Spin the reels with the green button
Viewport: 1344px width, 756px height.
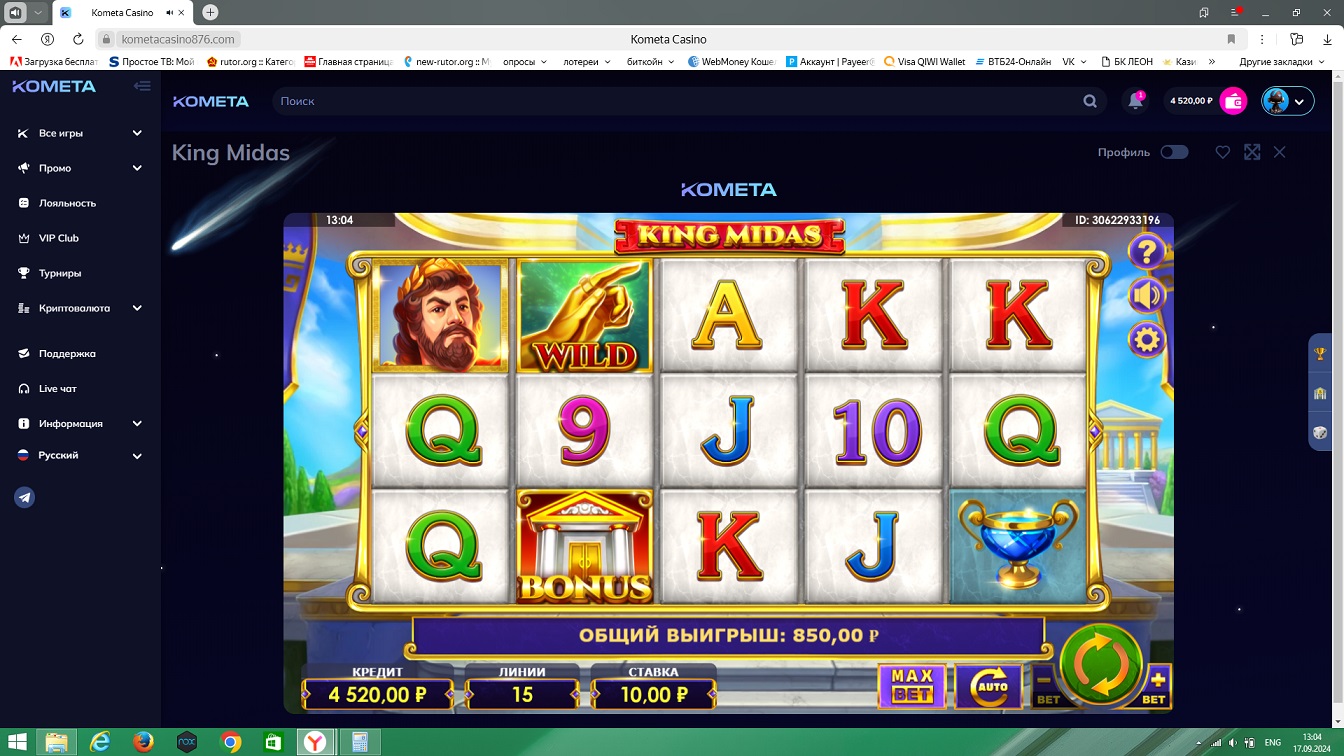[1100, 664]
